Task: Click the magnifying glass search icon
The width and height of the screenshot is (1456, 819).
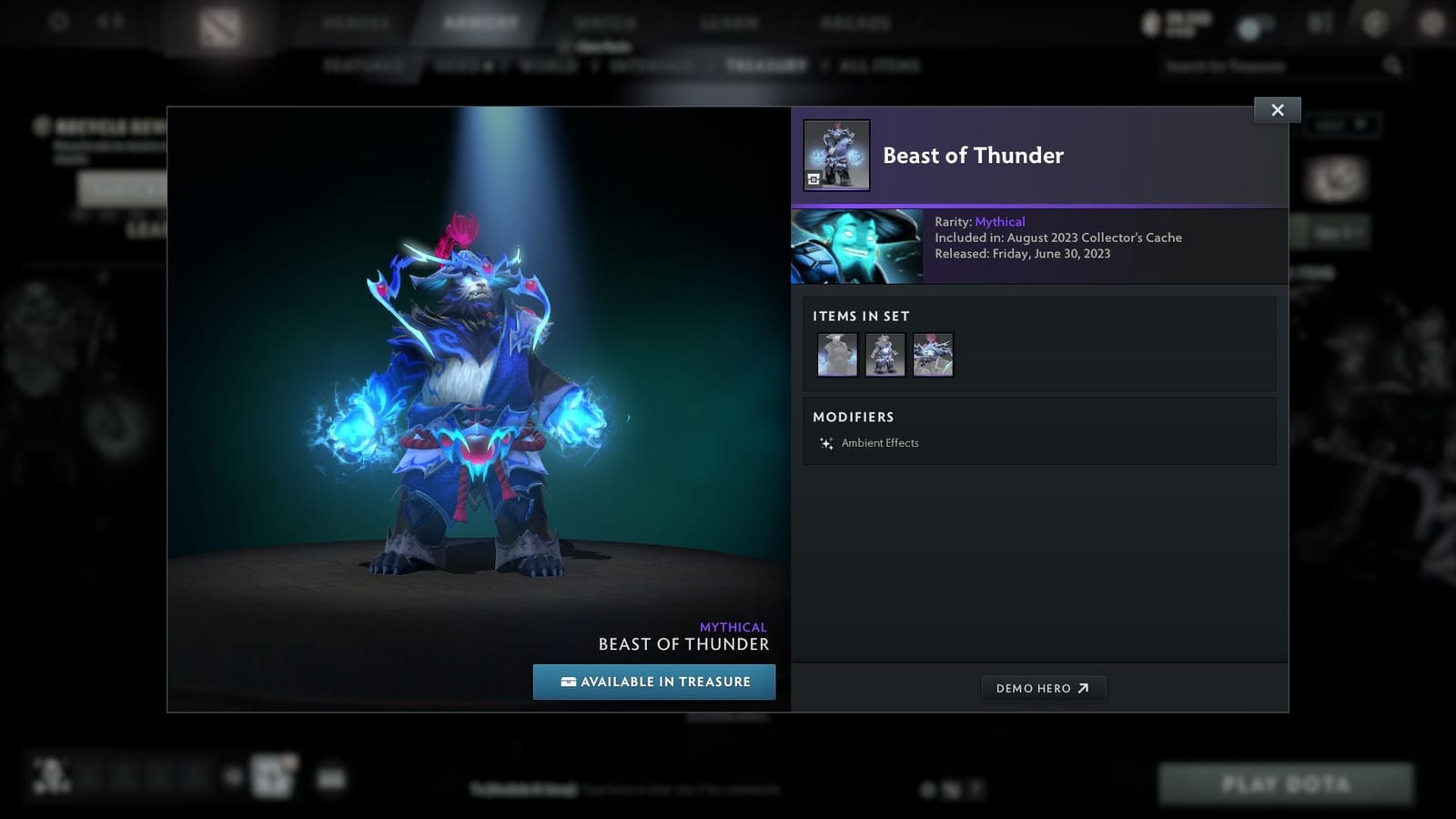Action: coord(1392,66)
